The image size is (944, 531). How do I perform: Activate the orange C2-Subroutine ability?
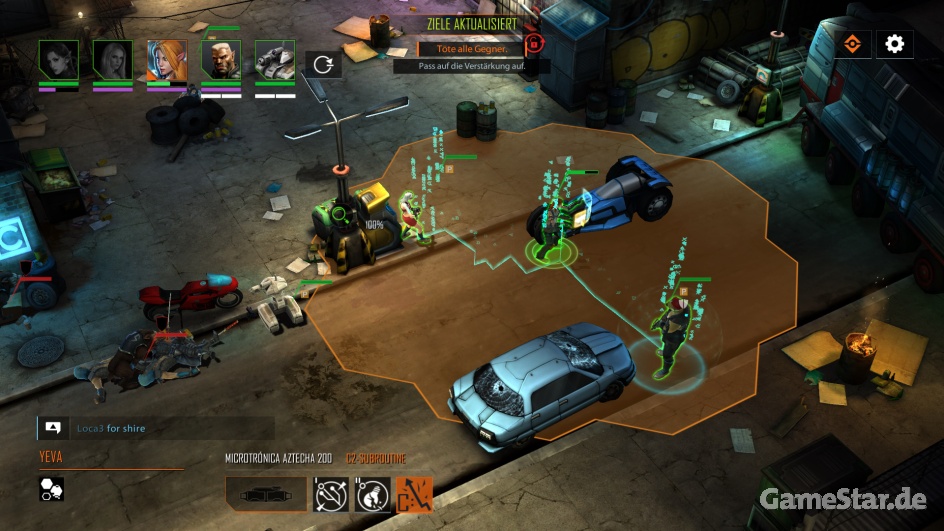(x=414, y=493)
